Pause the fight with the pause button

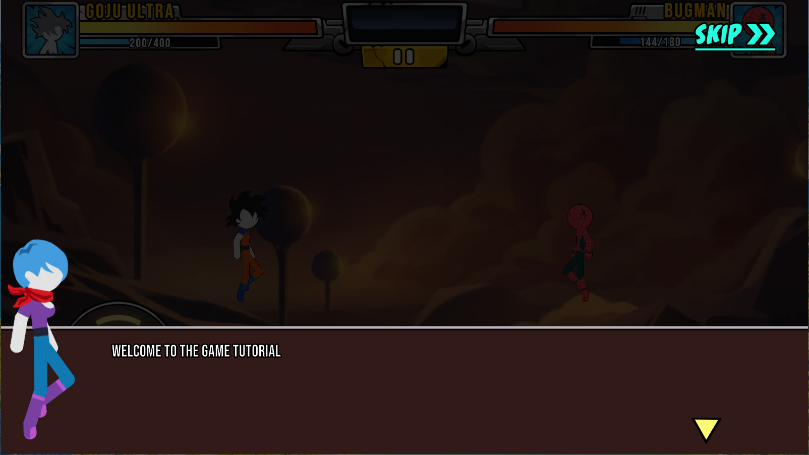(x=404, y=57)
